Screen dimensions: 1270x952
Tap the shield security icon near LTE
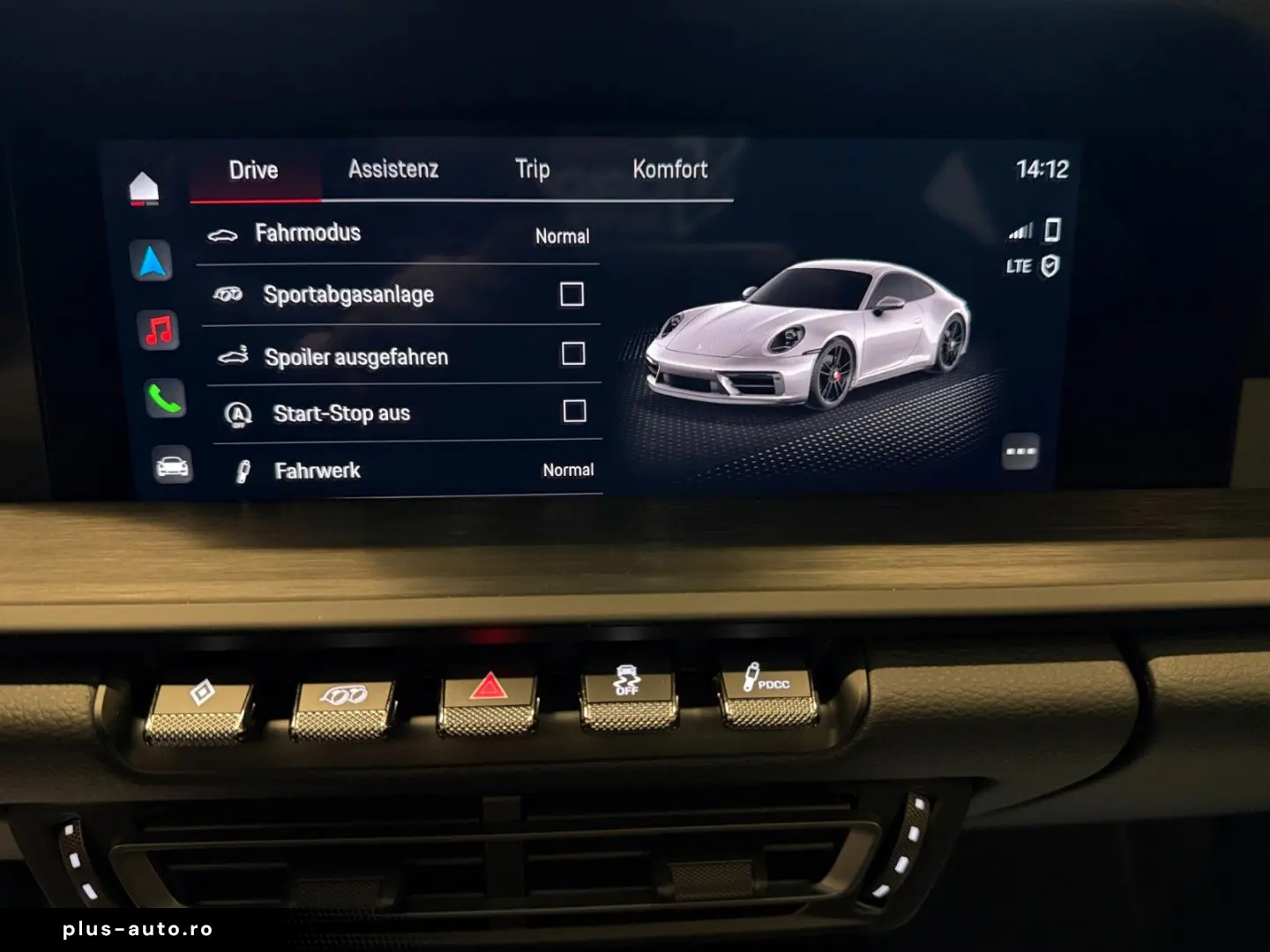click(1050, 264)
